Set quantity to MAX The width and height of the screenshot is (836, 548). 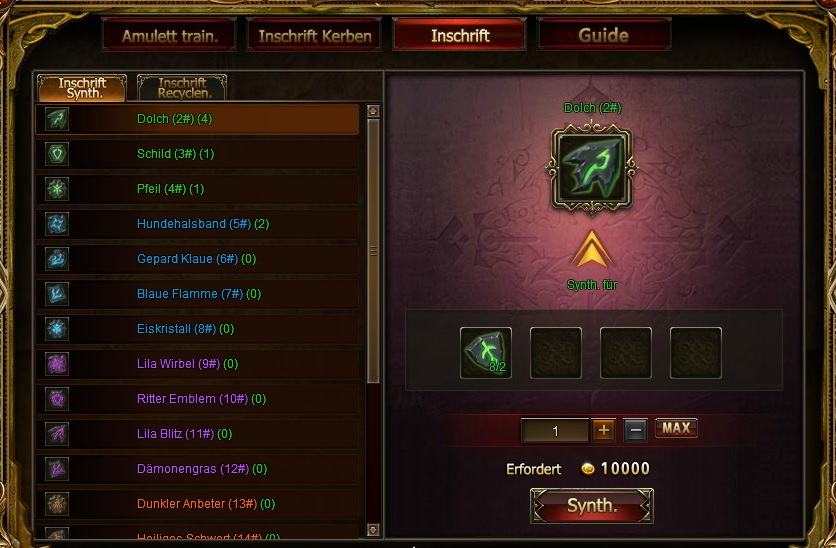click(676, 428)
